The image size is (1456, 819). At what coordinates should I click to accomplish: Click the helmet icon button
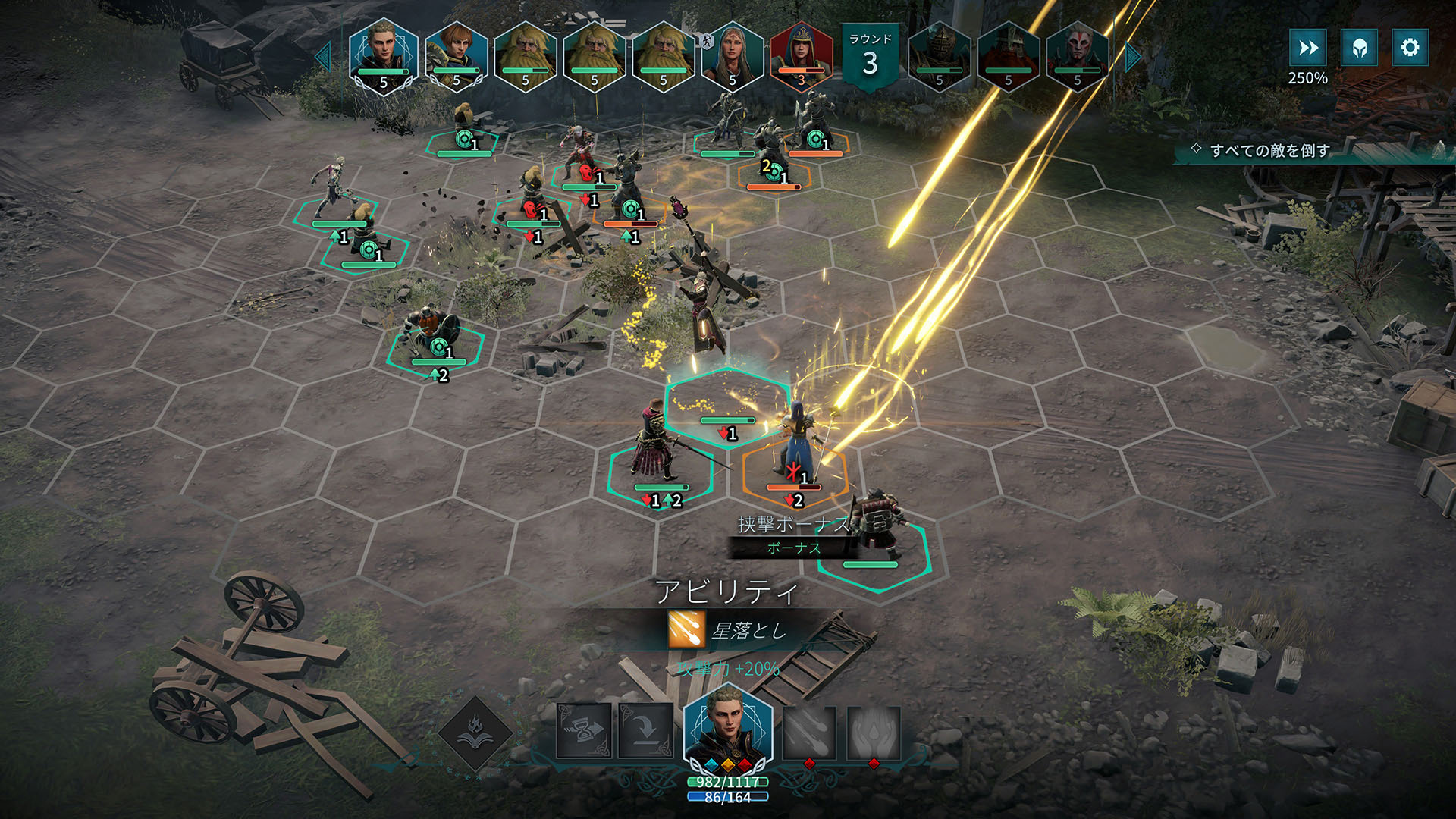point(1359,48)
